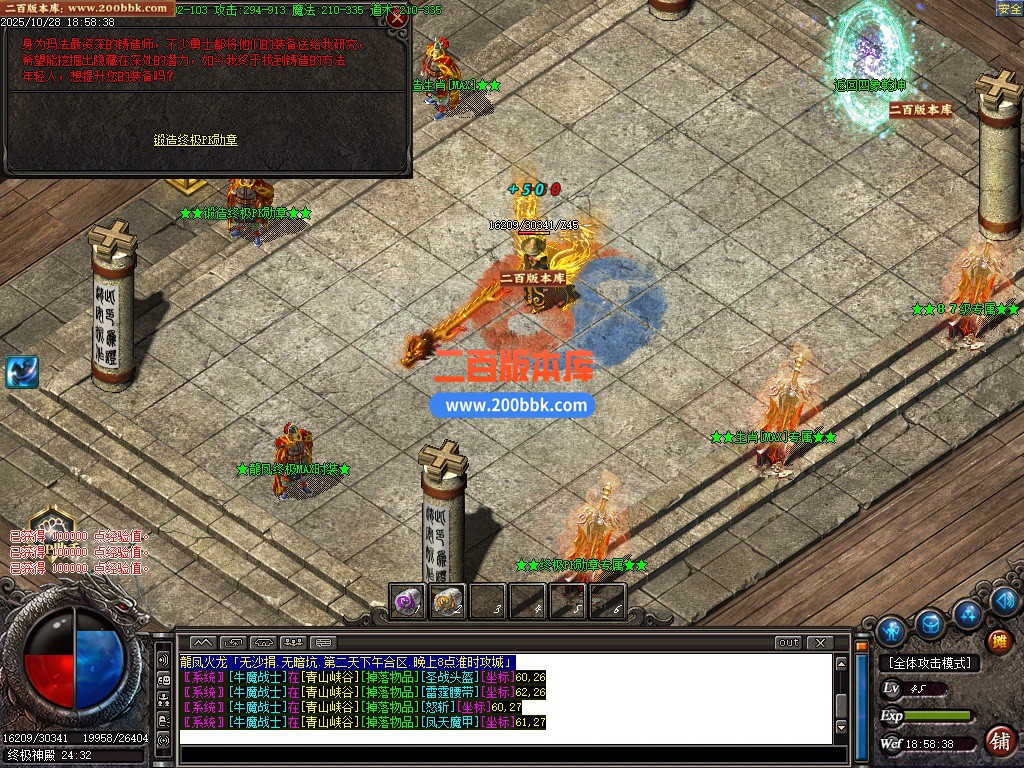Image resolution: width=1024 pixels, height=768 pixels.
Task: Close the chat panel with its X button
Action: 819,642
